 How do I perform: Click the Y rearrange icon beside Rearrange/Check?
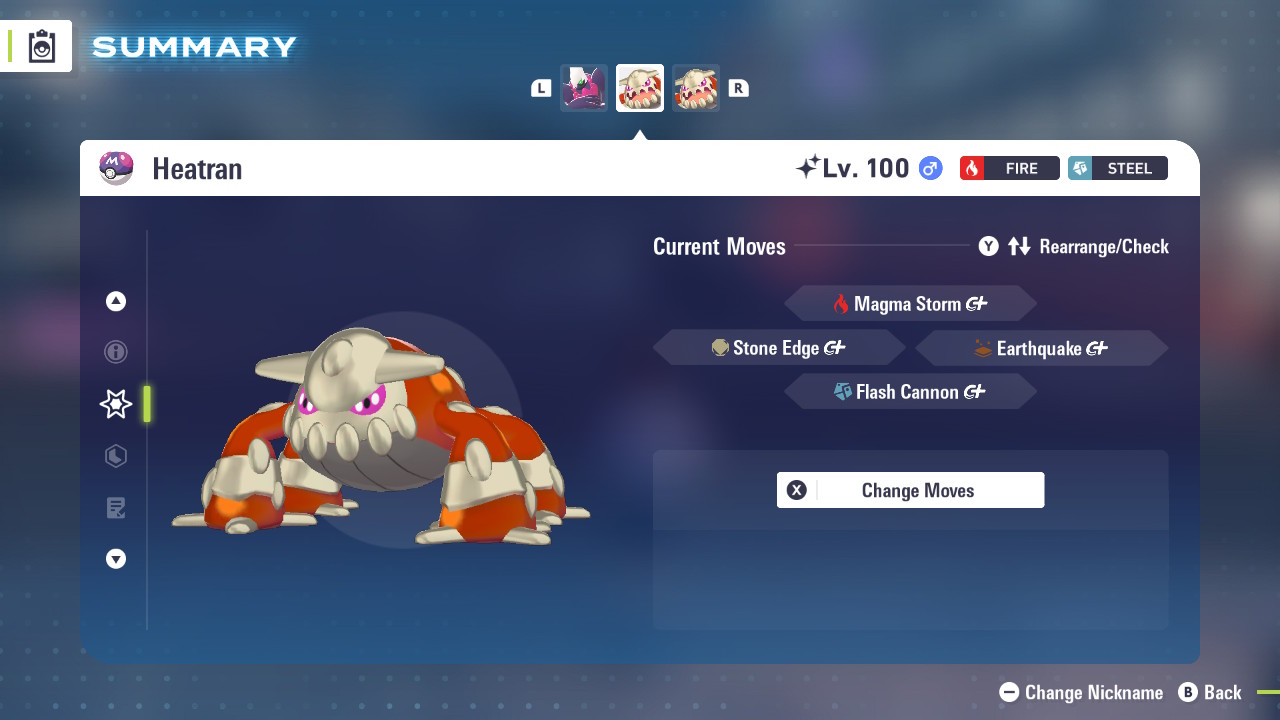click(x=988, y=246)
